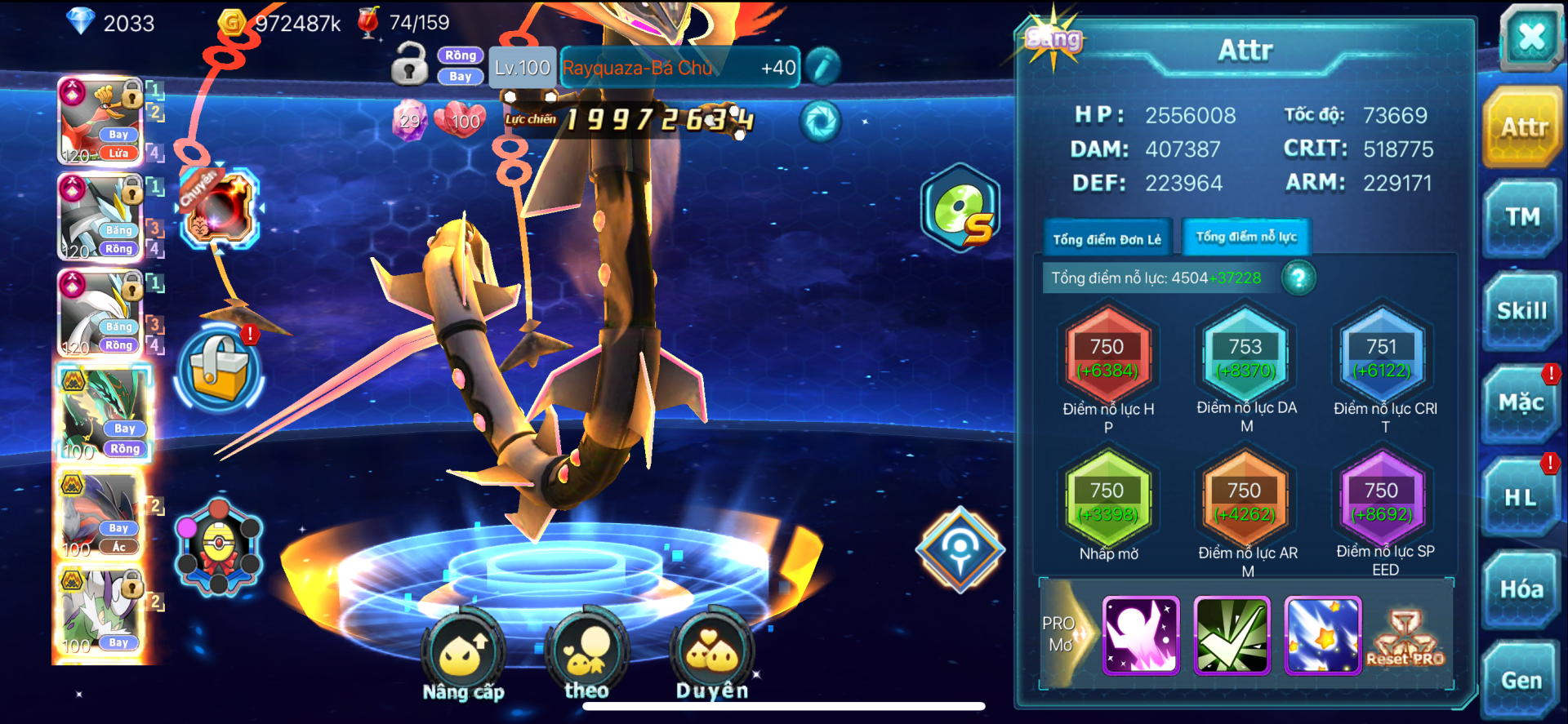Show the Tổng điểm Đơn Lẻ tab
This screenshot has height=724, width=1568.
pyautogui.click(x=1107, y=239)
